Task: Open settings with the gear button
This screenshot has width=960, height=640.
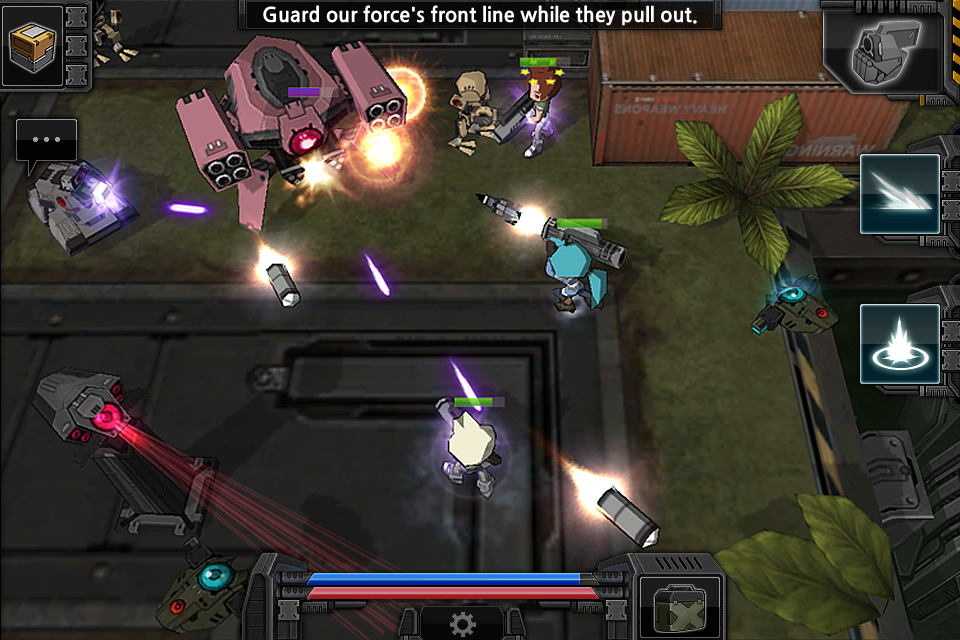Action: pyautogui.click(x=462, y=624)
